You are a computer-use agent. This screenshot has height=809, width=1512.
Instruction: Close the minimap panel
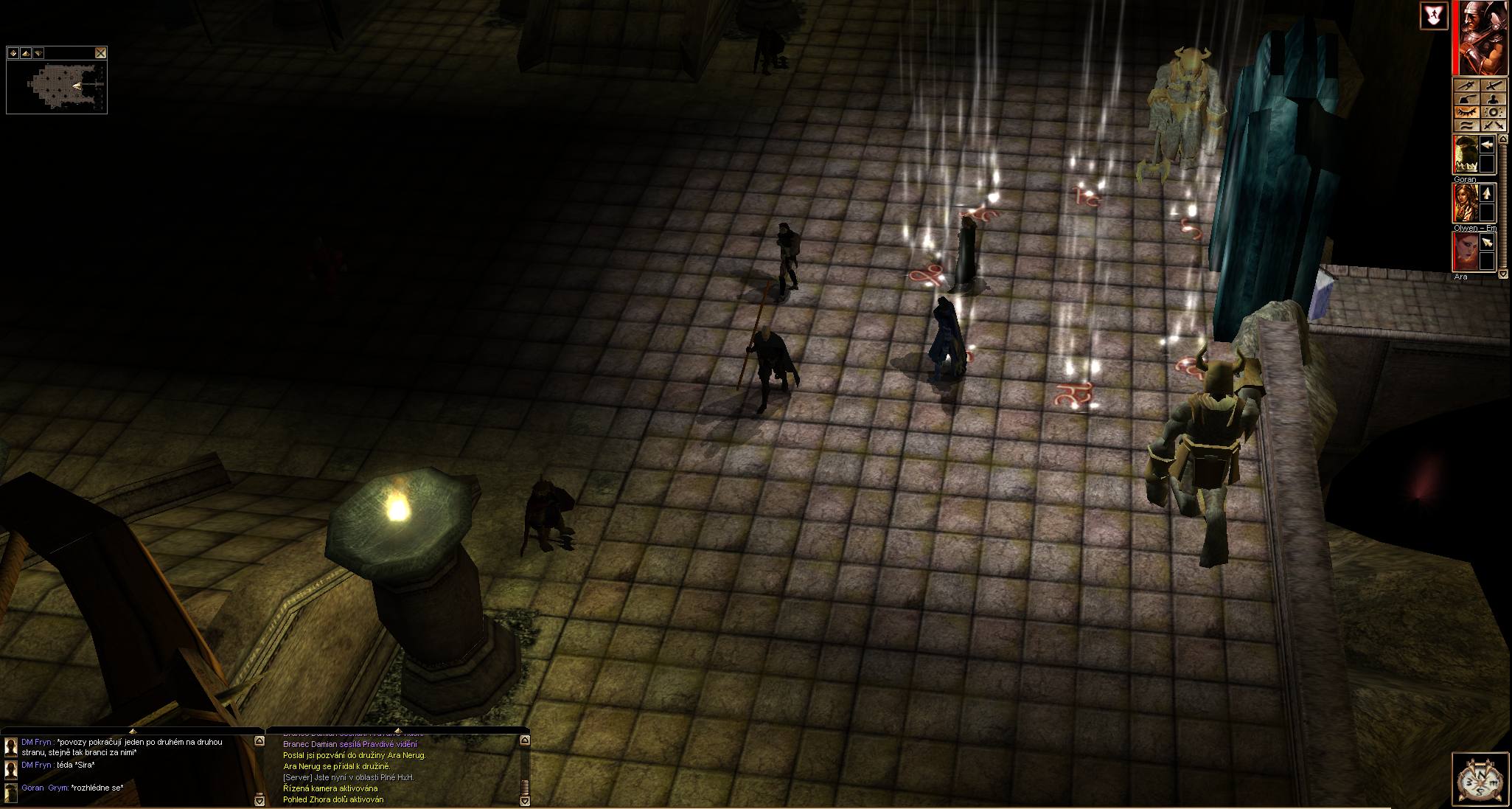click(100, 53)
